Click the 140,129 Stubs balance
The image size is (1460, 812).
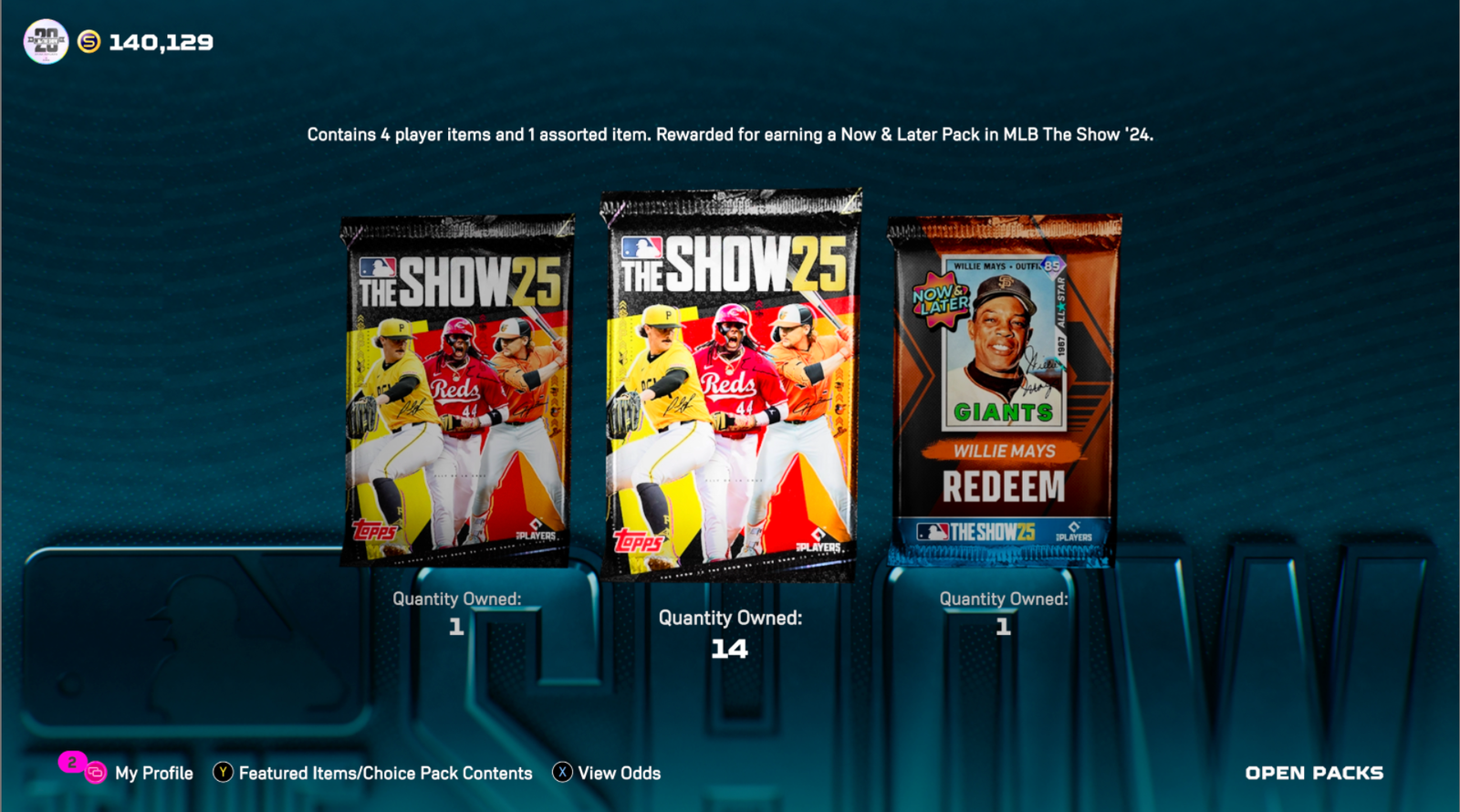(161, 41)
